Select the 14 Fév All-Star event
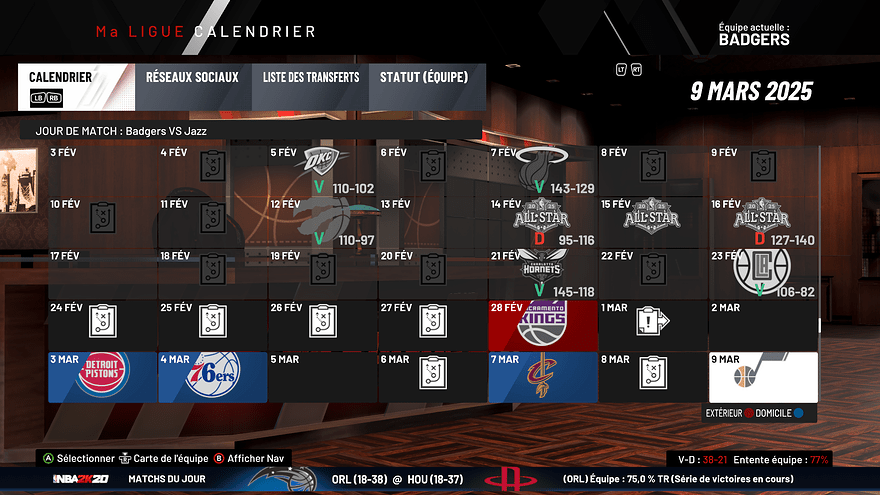This screenshot has width=880, height=495. point(543,222)
